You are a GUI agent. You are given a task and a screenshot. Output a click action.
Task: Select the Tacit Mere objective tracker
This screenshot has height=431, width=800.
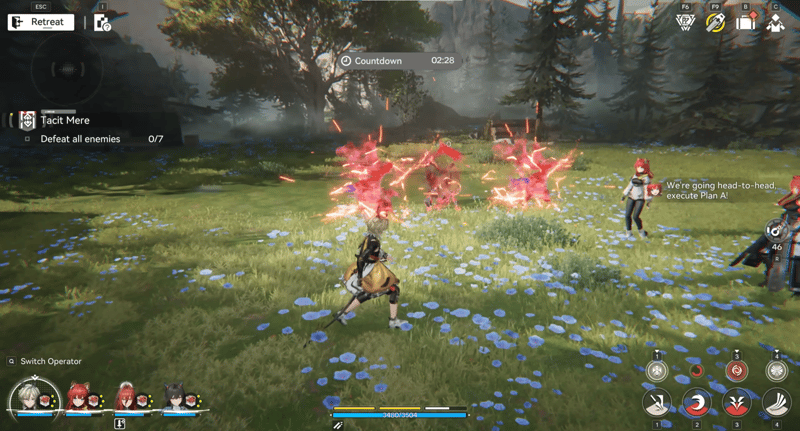click(x=65, y=120)
